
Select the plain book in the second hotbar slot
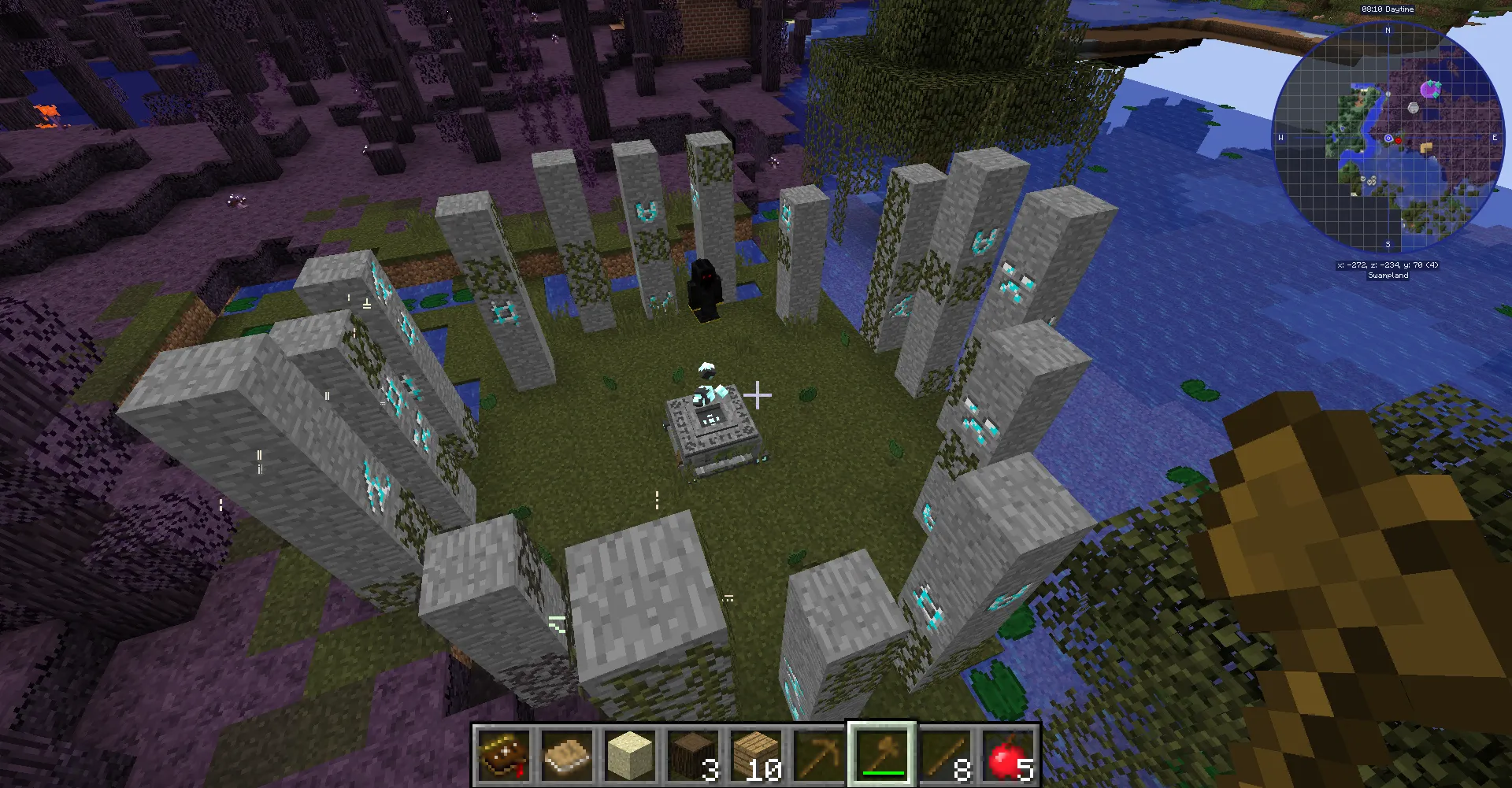567,754
